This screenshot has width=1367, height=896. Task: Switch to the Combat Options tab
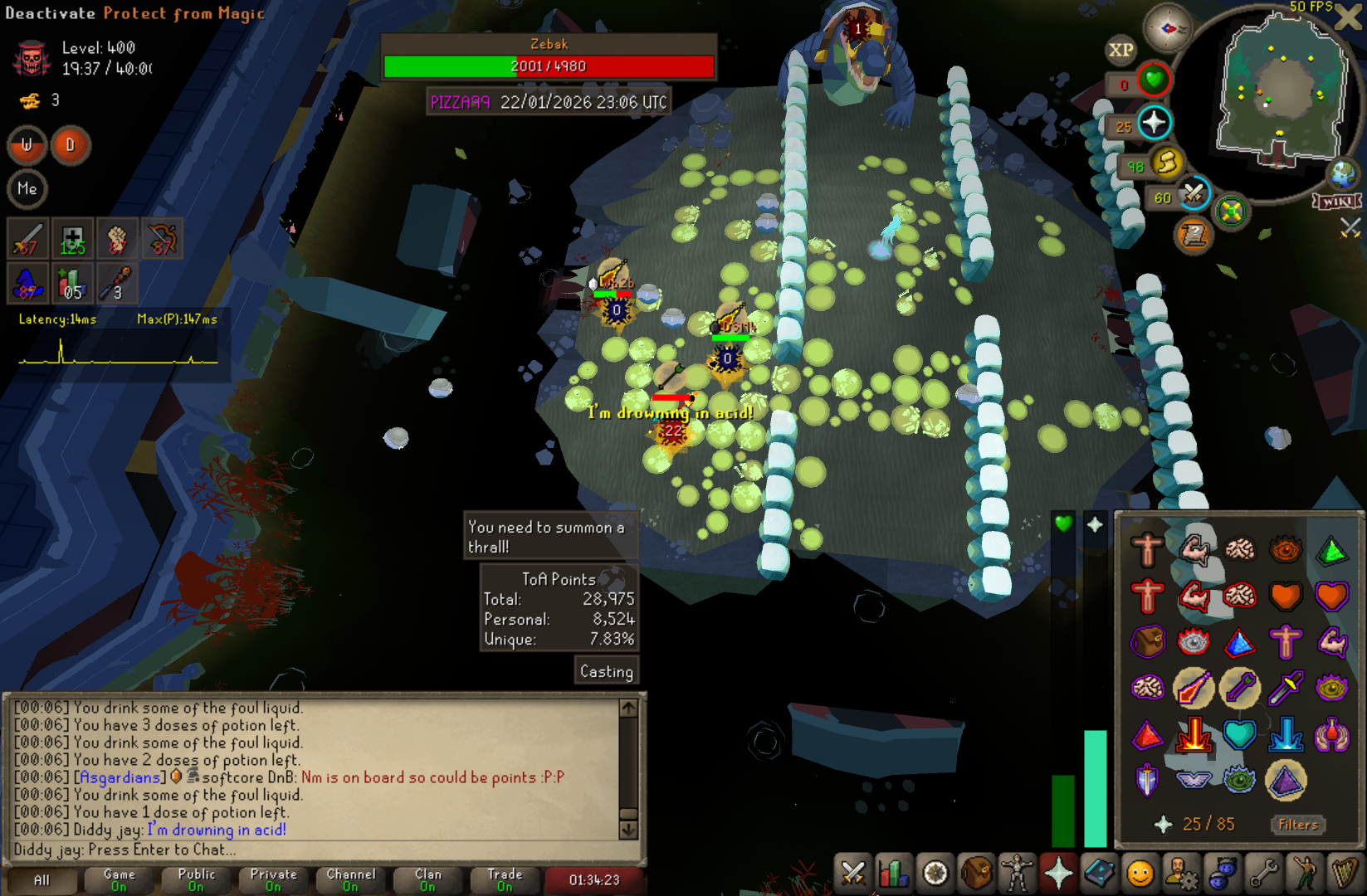[x=853, y=873]
